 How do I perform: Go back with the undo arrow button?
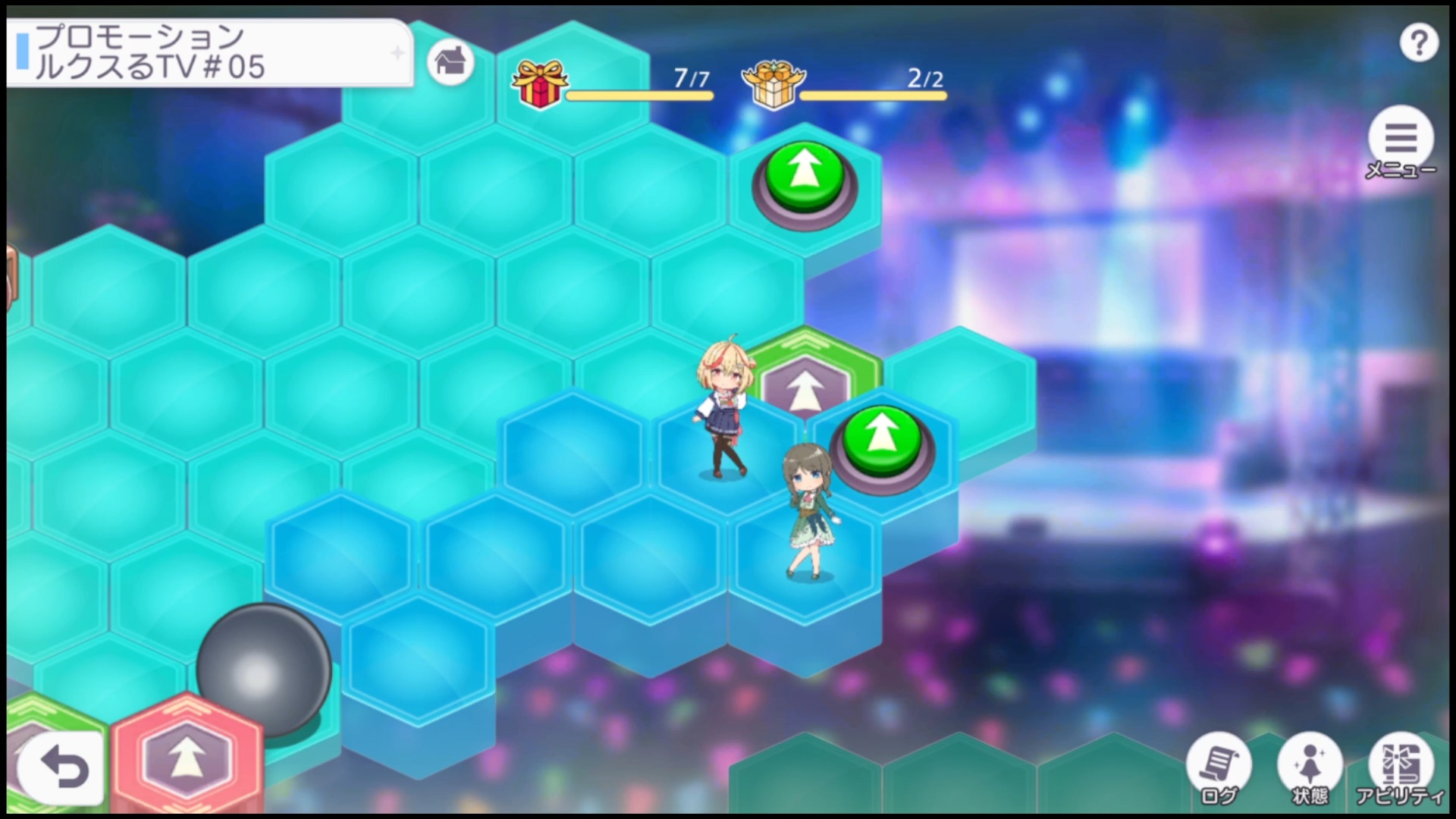coord(62,768)
